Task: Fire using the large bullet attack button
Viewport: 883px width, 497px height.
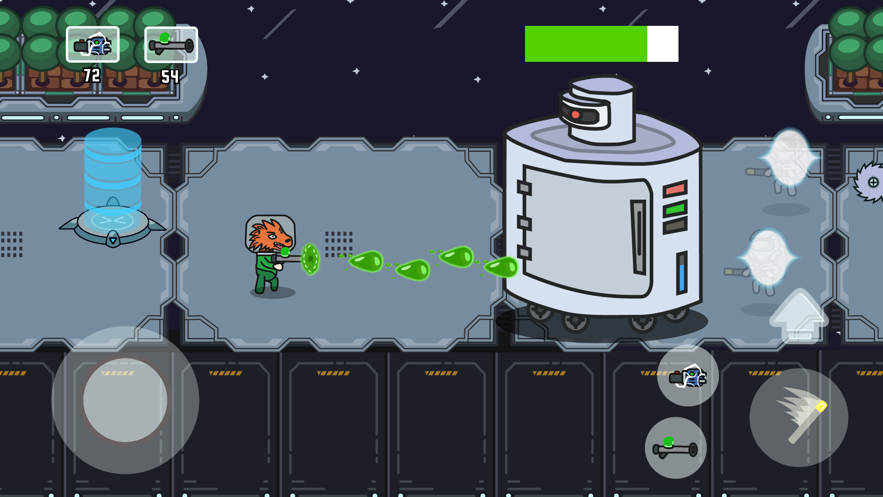Action: click(798, 417)
